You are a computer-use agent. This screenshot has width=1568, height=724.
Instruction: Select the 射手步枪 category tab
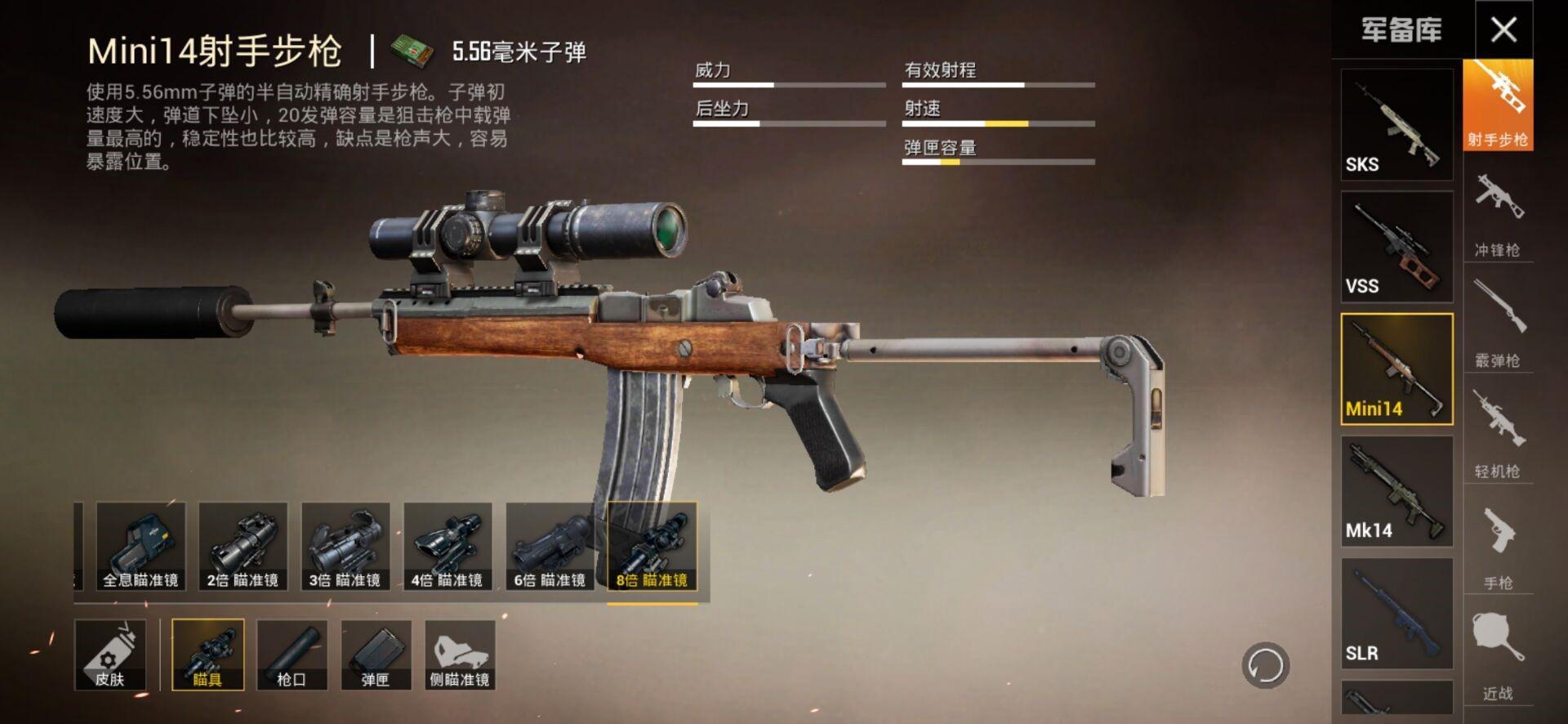[1498, 105]
